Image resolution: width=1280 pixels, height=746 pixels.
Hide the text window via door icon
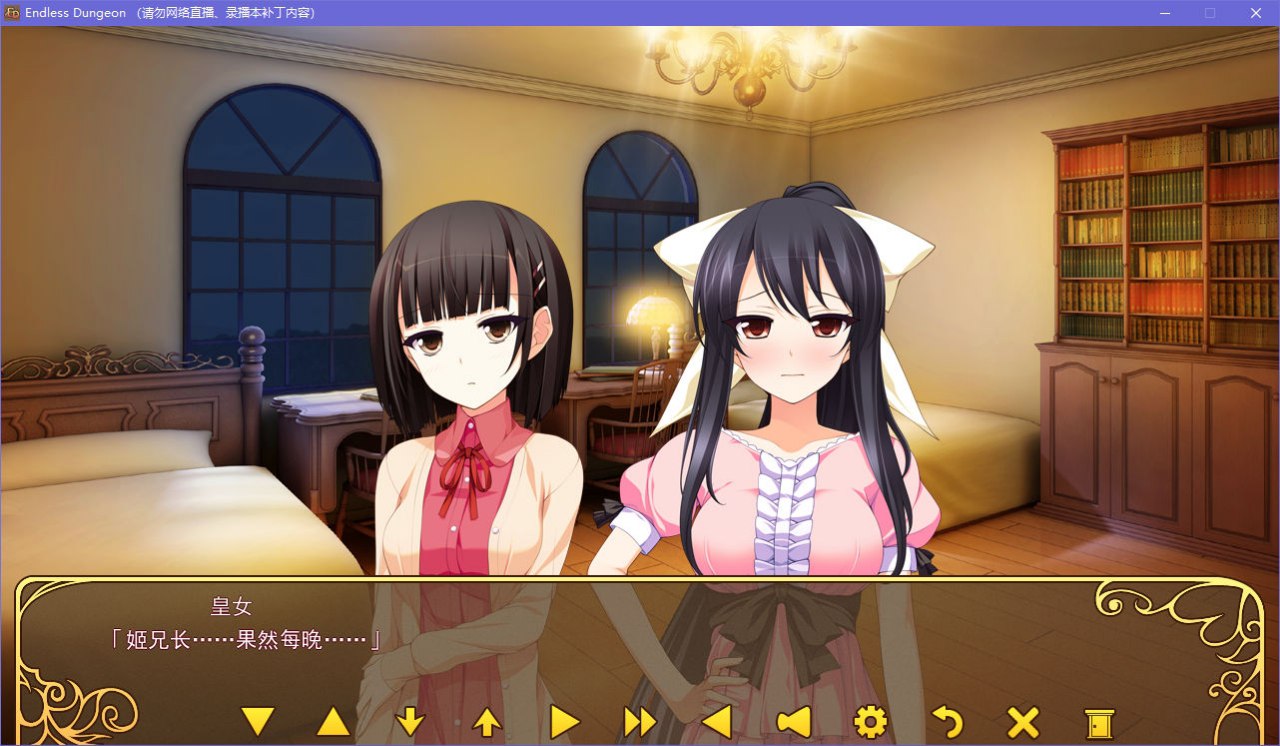coord(1101,720)
